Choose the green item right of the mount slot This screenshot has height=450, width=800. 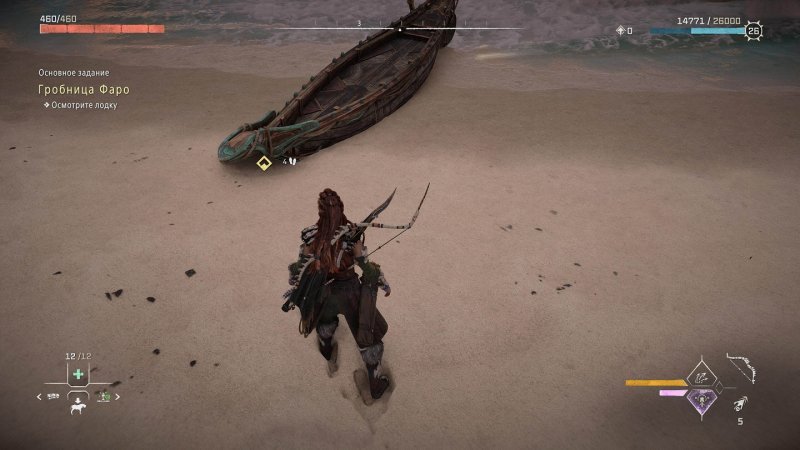(103, 397)
